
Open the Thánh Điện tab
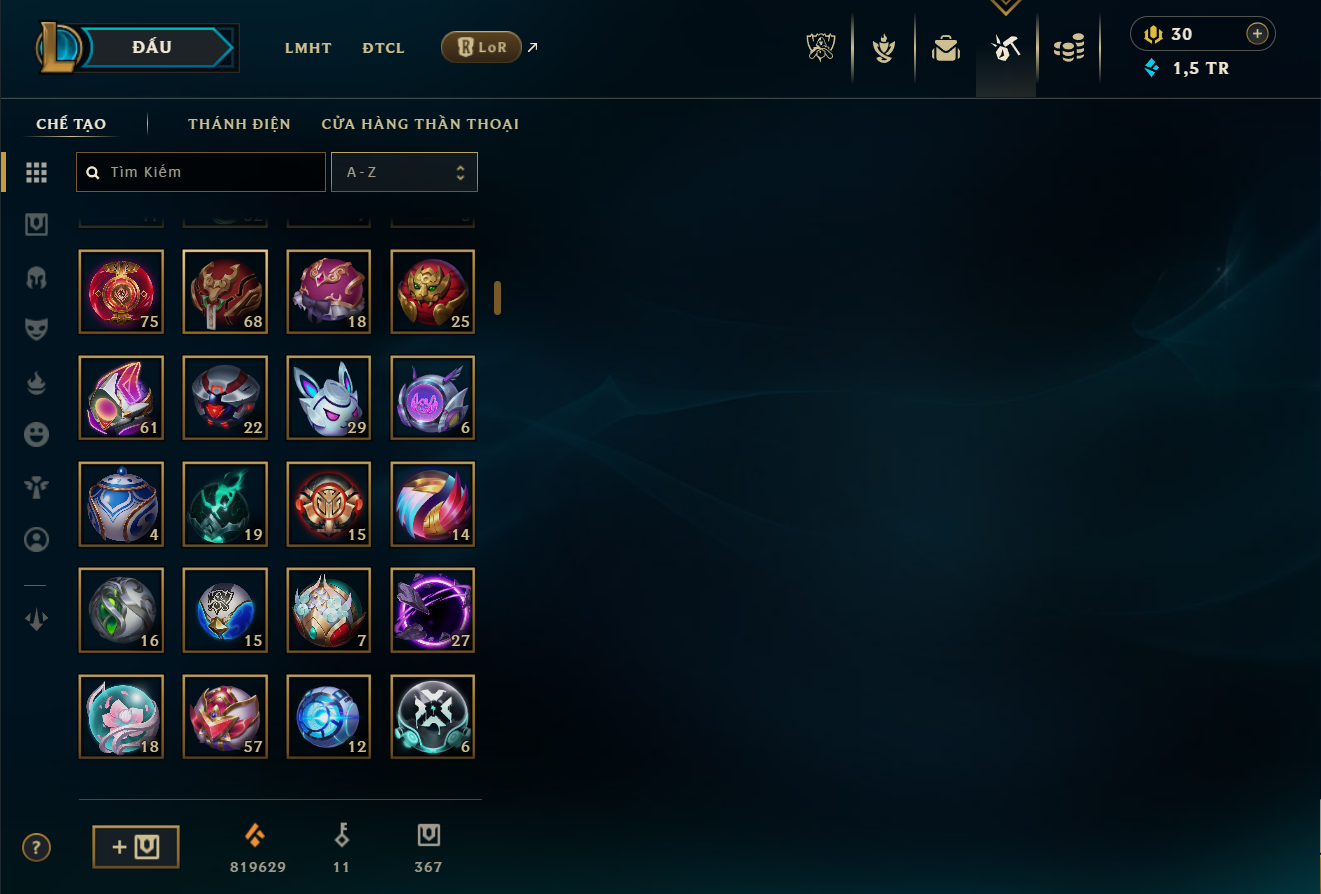pyautogui.click(x=239, y=124)
